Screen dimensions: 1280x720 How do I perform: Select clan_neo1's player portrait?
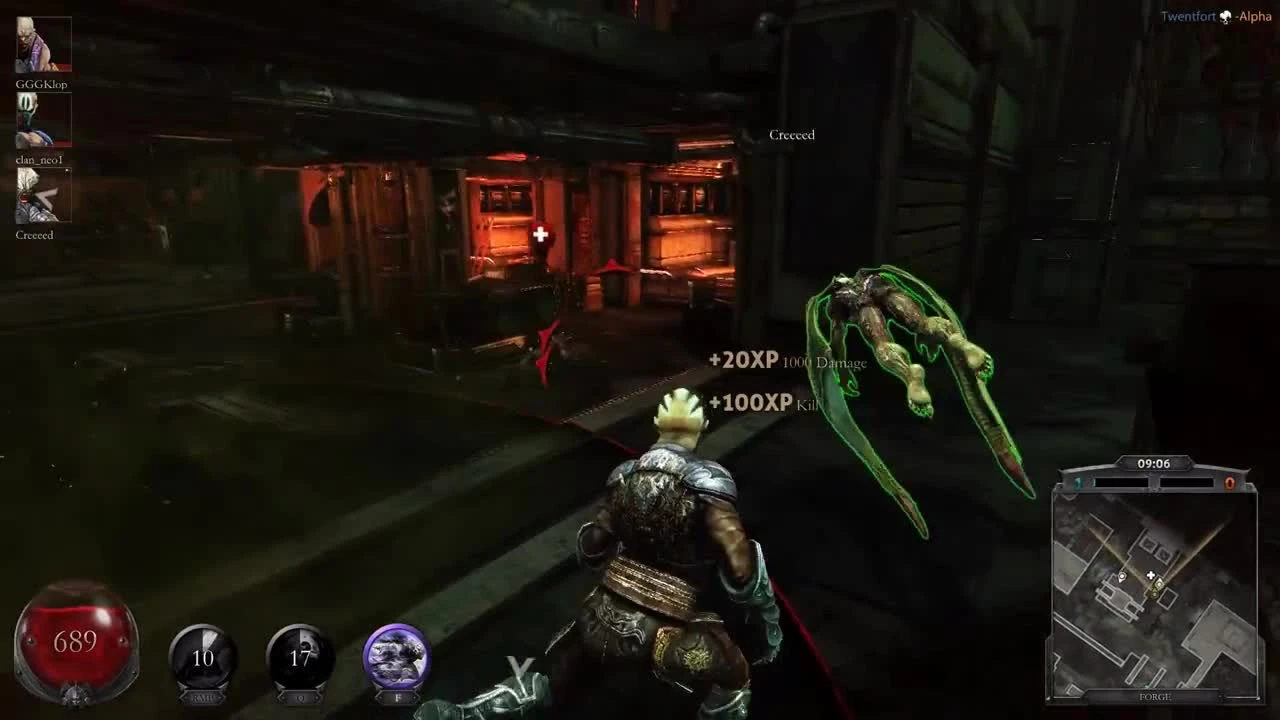coord(42,120)
